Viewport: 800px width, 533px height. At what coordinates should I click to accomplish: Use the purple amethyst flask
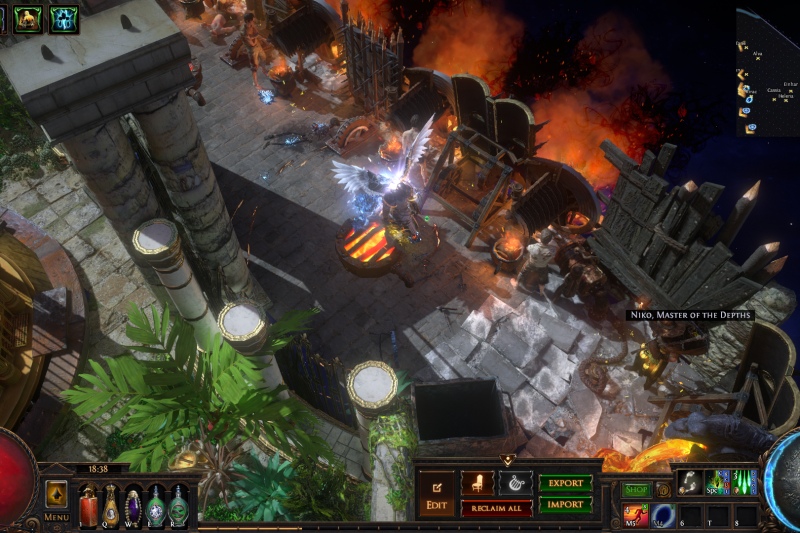(134, 506)
